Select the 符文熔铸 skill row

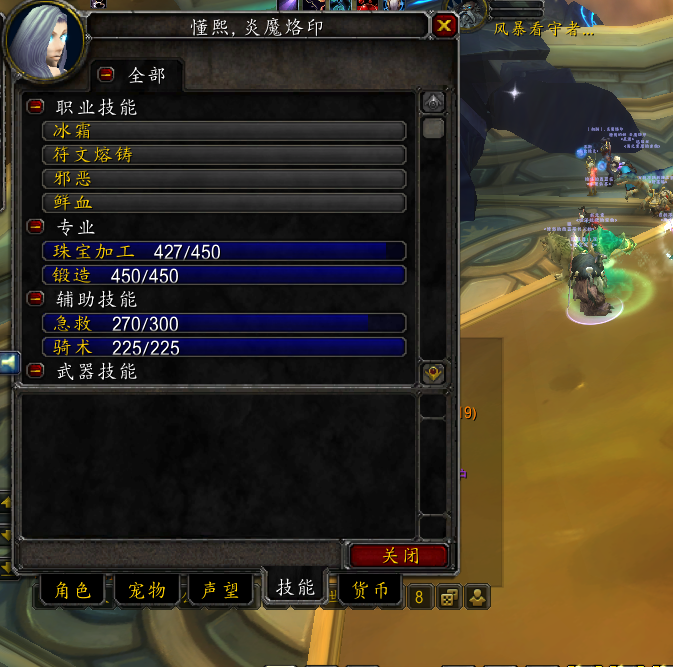coord(224,155)
